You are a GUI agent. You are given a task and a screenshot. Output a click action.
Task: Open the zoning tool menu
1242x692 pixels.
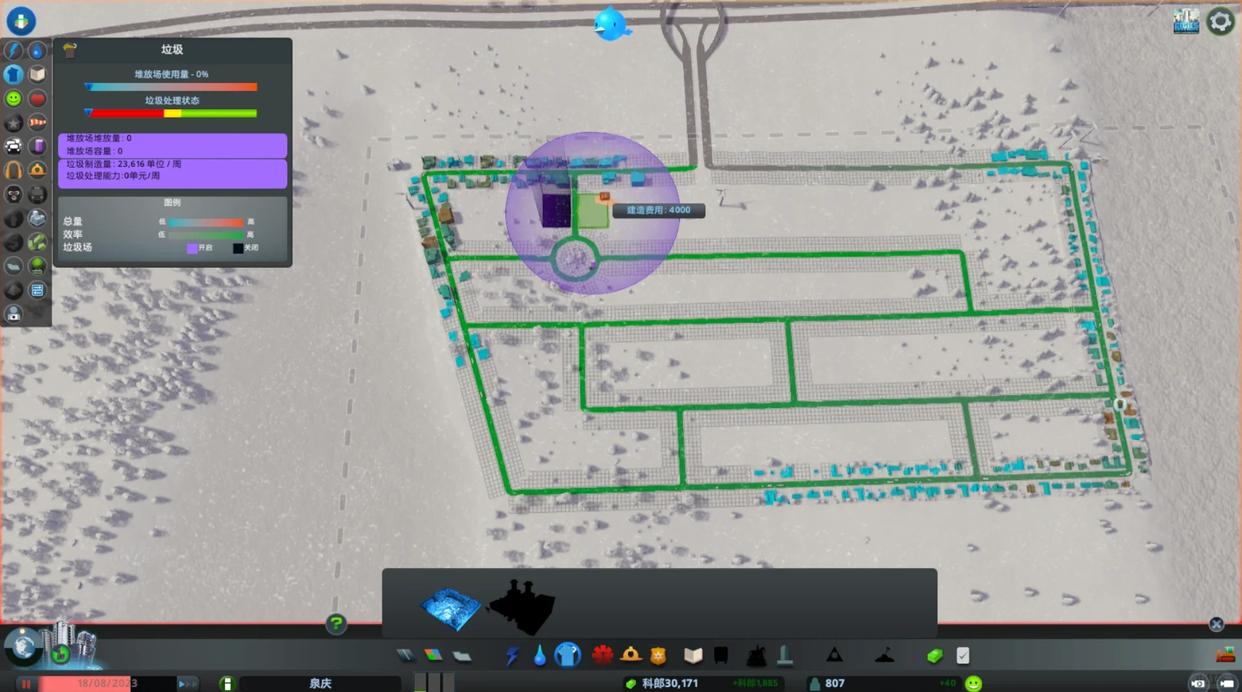[x=433, y=656]
